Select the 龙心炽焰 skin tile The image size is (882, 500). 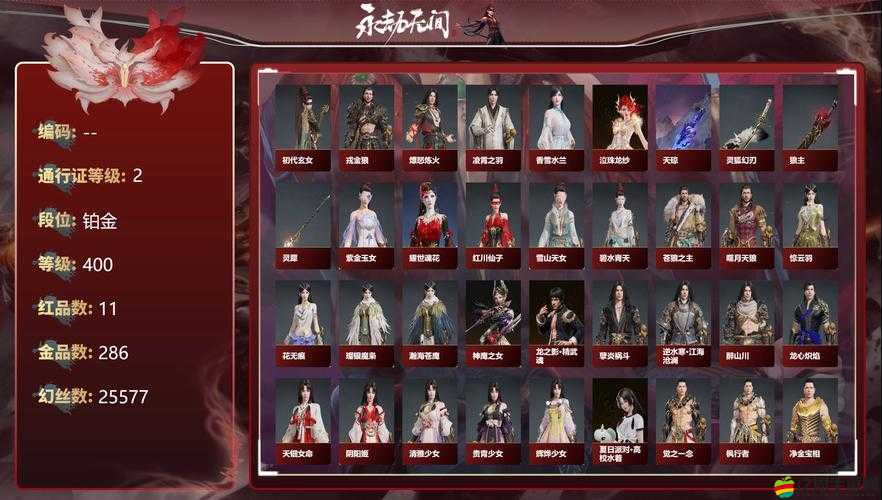(810, 320)
